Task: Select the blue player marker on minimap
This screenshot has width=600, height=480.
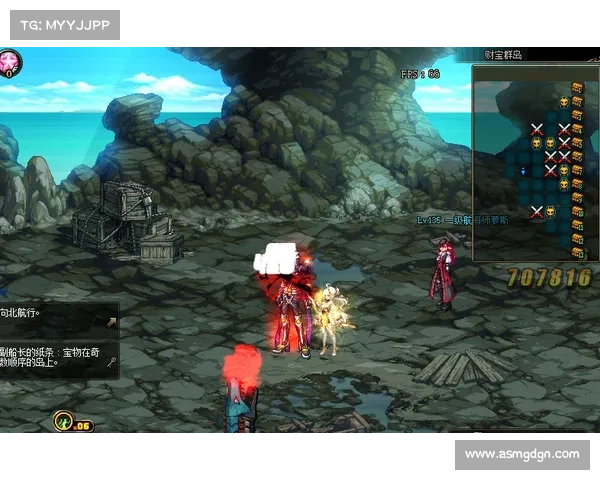Action: click(x=524, y=171)
